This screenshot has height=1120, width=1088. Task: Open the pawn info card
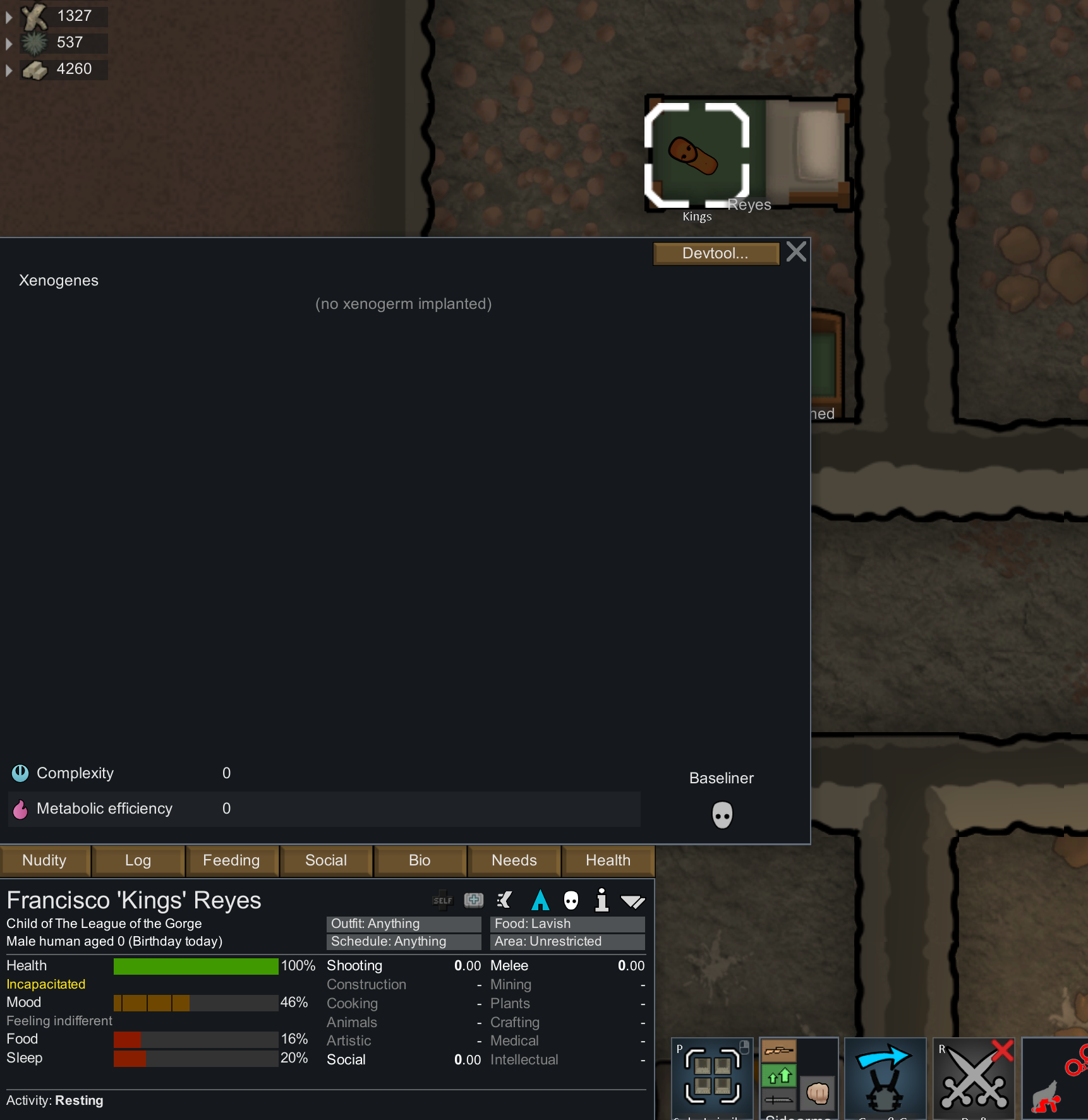601,900
